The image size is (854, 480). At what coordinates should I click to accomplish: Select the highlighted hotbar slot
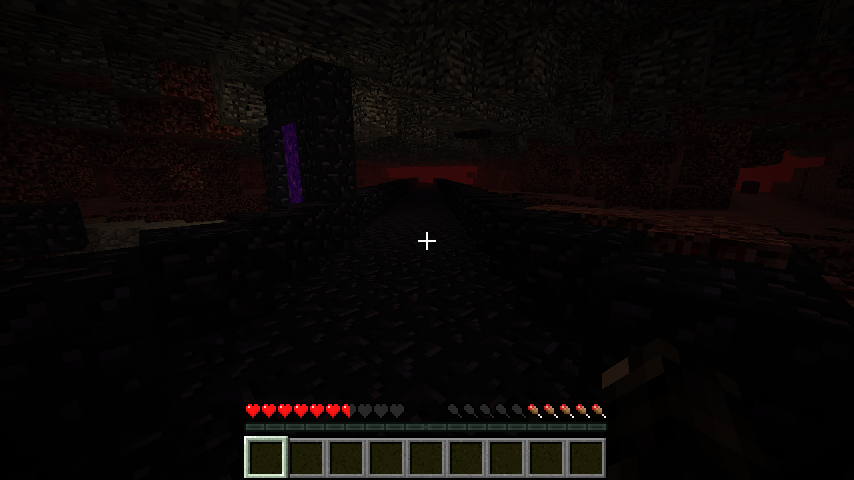[266, 458]
